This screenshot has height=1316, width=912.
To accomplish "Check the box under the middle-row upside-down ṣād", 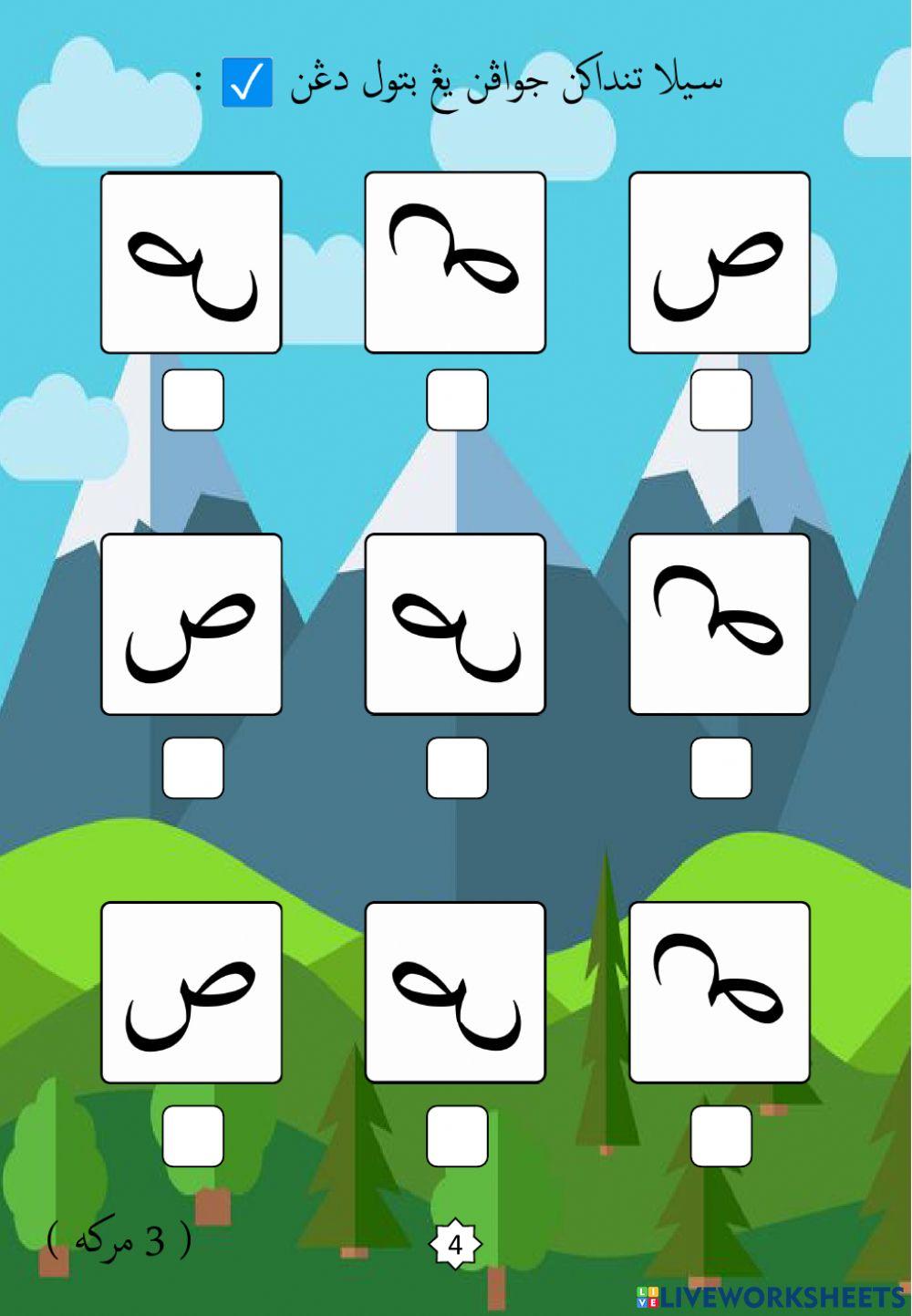I will (x=720, y=767).
